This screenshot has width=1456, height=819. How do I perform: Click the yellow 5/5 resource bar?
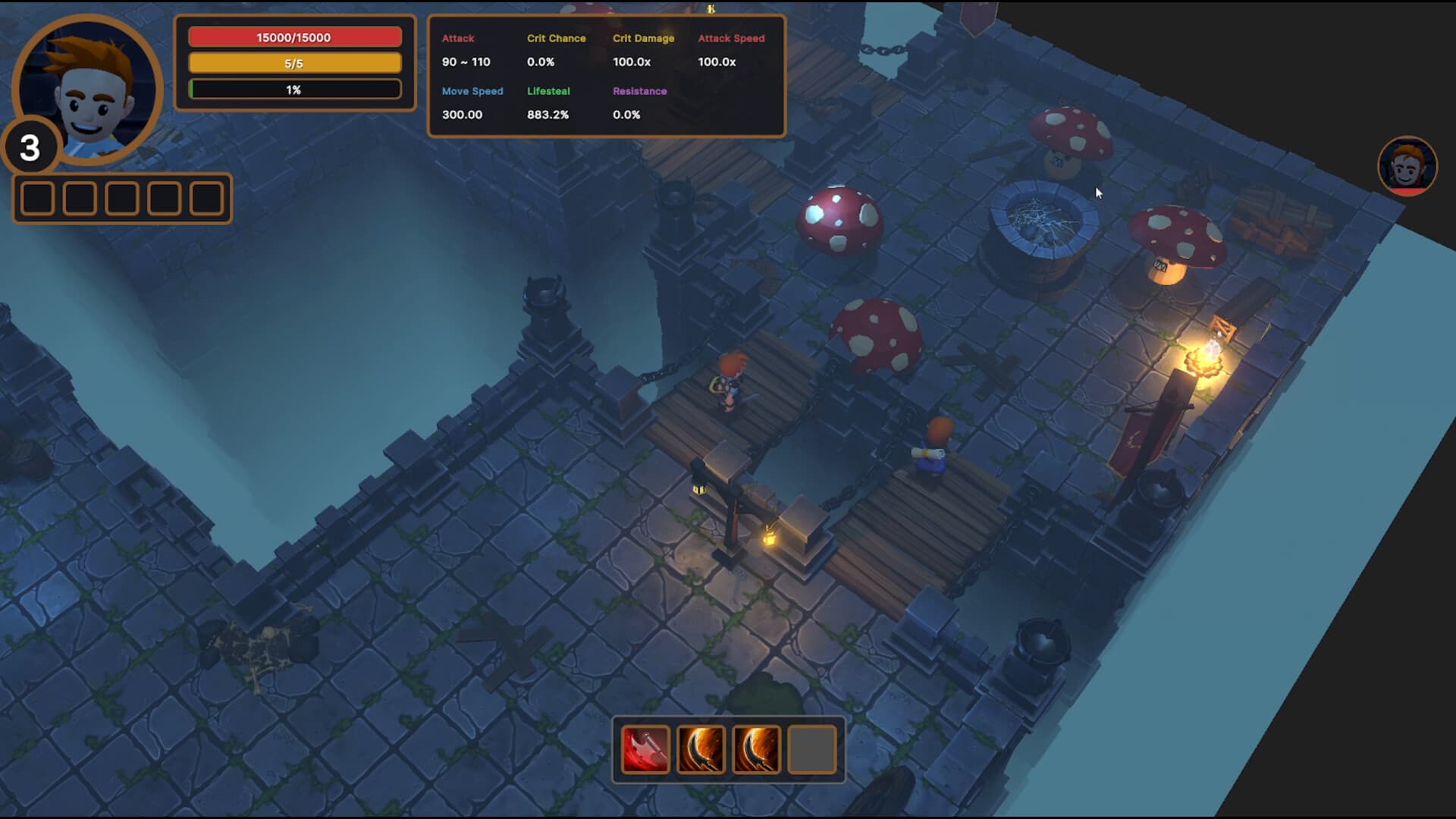pyautogui.click(x=295, y=63)
